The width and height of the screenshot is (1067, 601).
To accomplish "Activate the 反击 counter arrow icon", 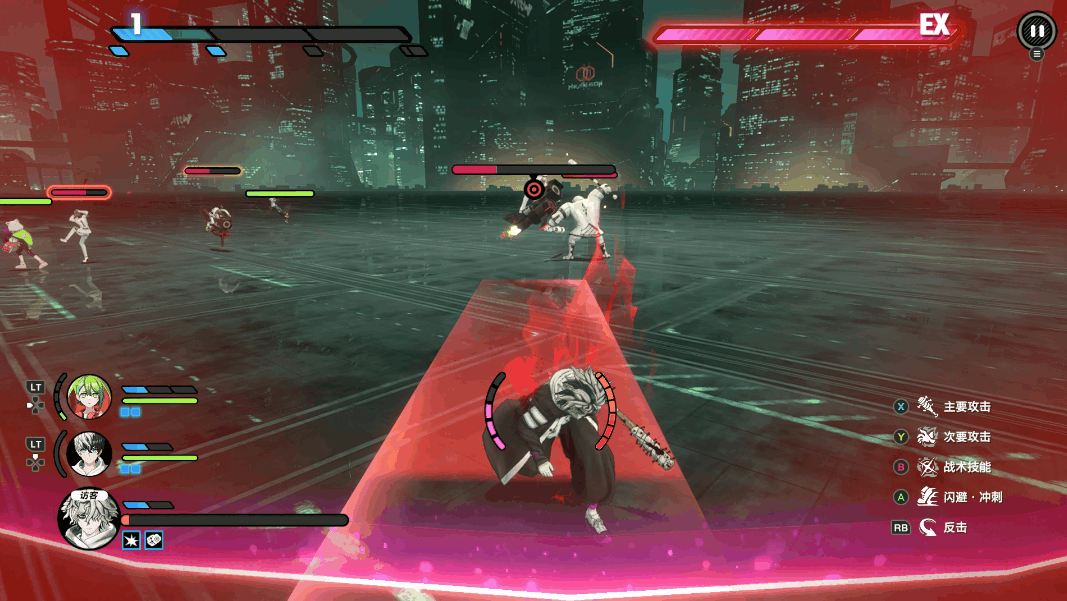I will [x=927, y=527].
